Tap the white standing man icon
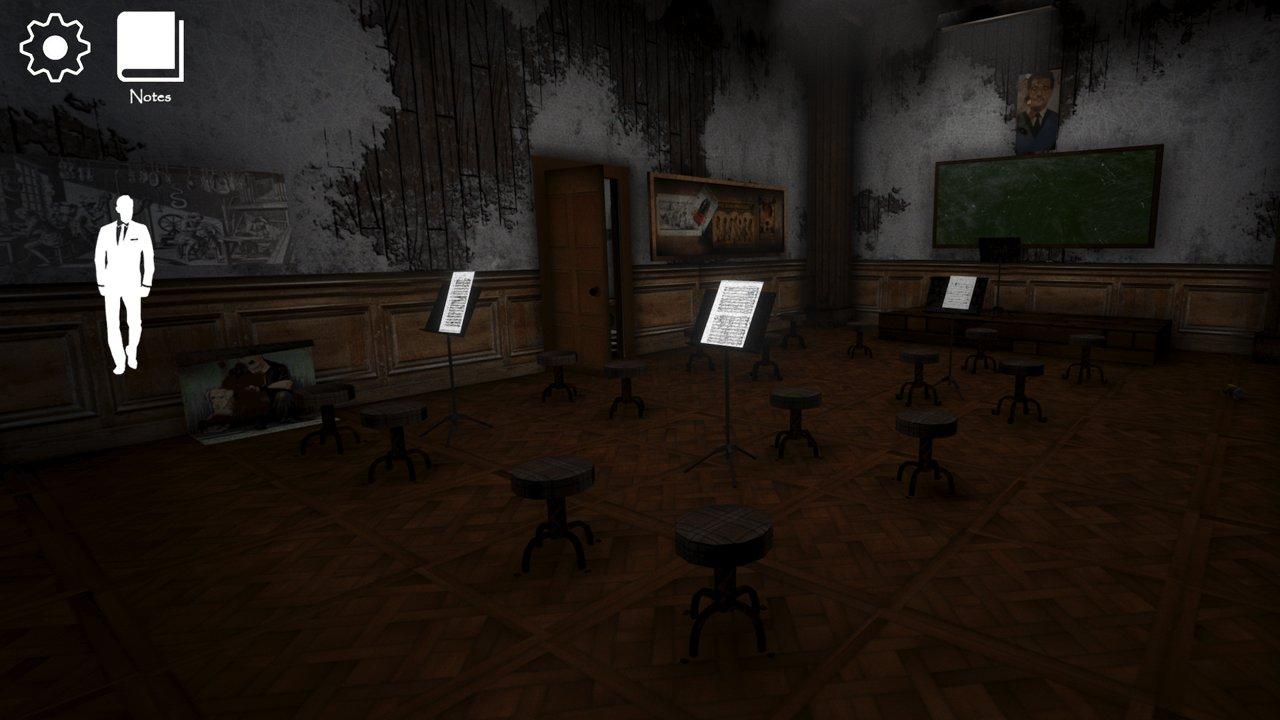Screen dimensions: 1280x720 [x=125, y=283]
